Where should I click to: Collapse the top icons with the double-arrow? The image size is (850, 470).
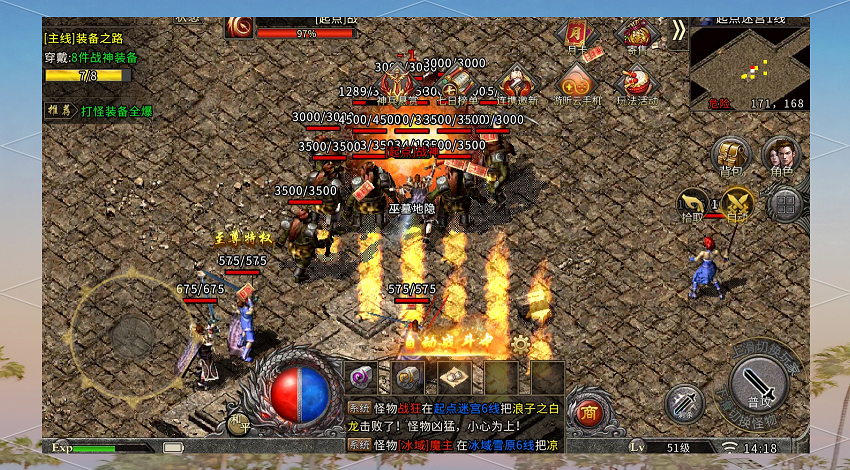tap(679, 30)
